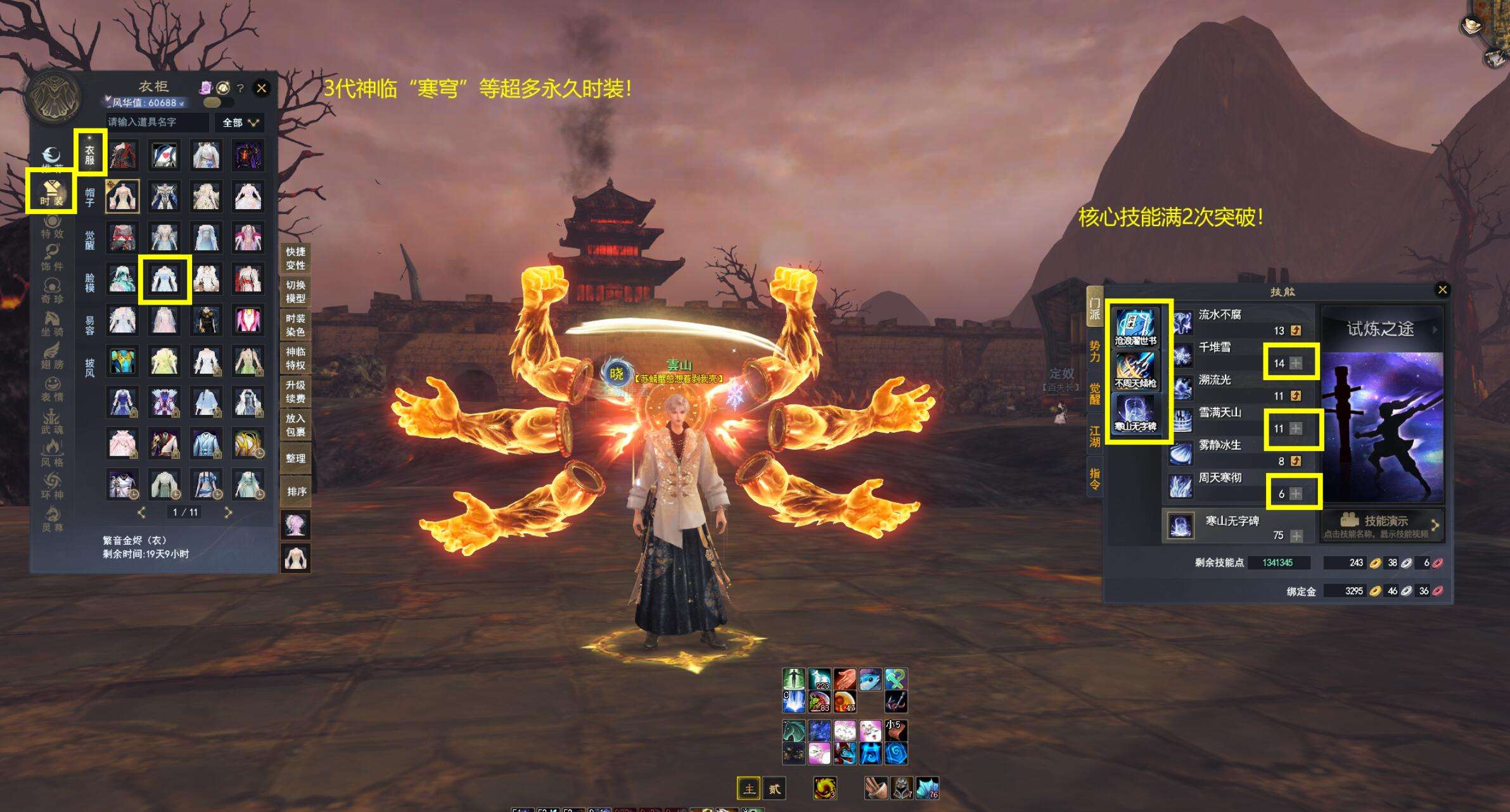Open the 坐骑 mount category
The height and width of the screenshot is (812, 1510).
pyautogui.click(x=52, y=323)
